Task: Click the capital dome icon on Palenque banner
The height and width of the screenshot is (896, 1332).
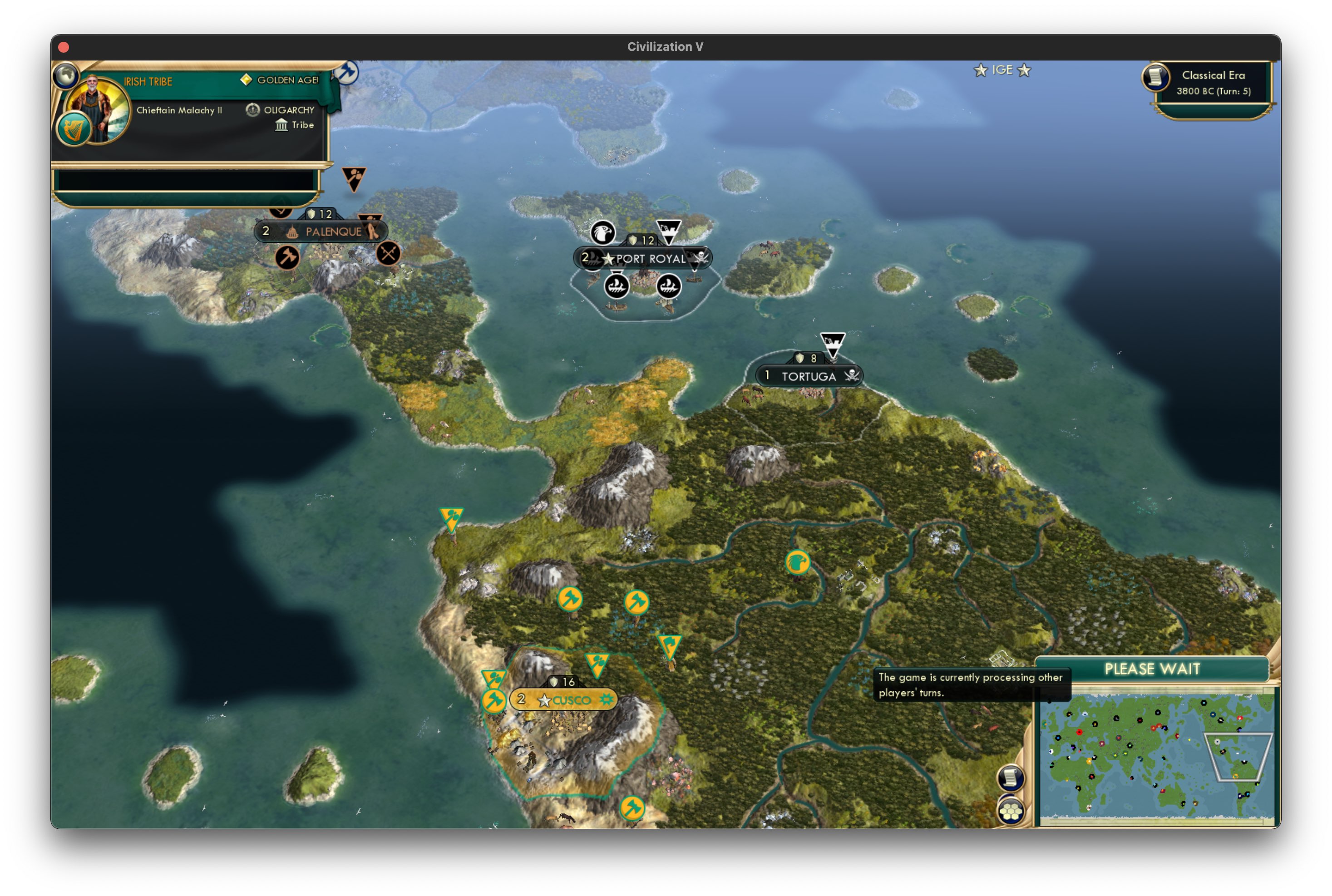Action: [x=291, y=231]
